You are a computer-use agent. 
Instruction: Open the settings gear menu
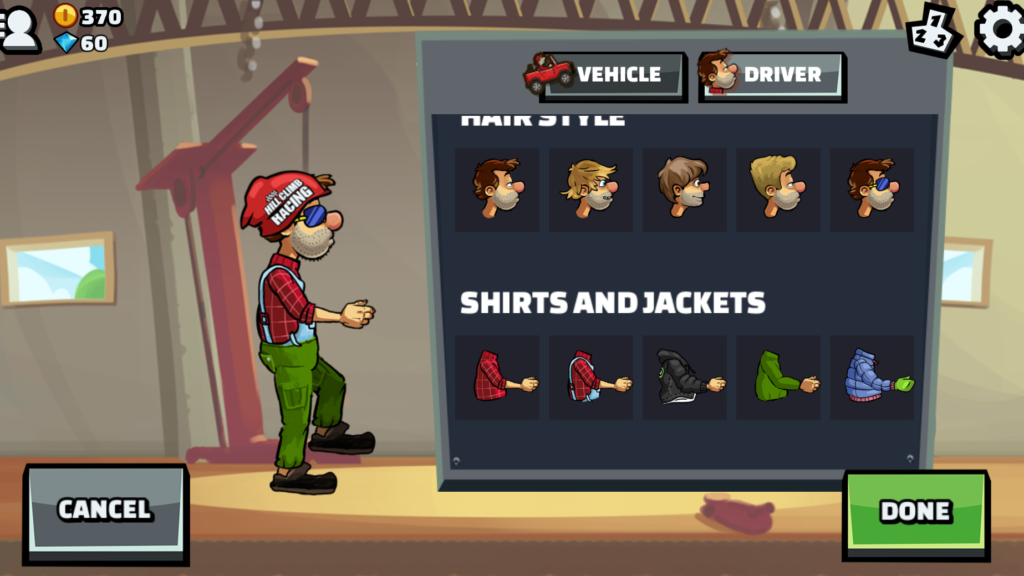pos(999,29)
